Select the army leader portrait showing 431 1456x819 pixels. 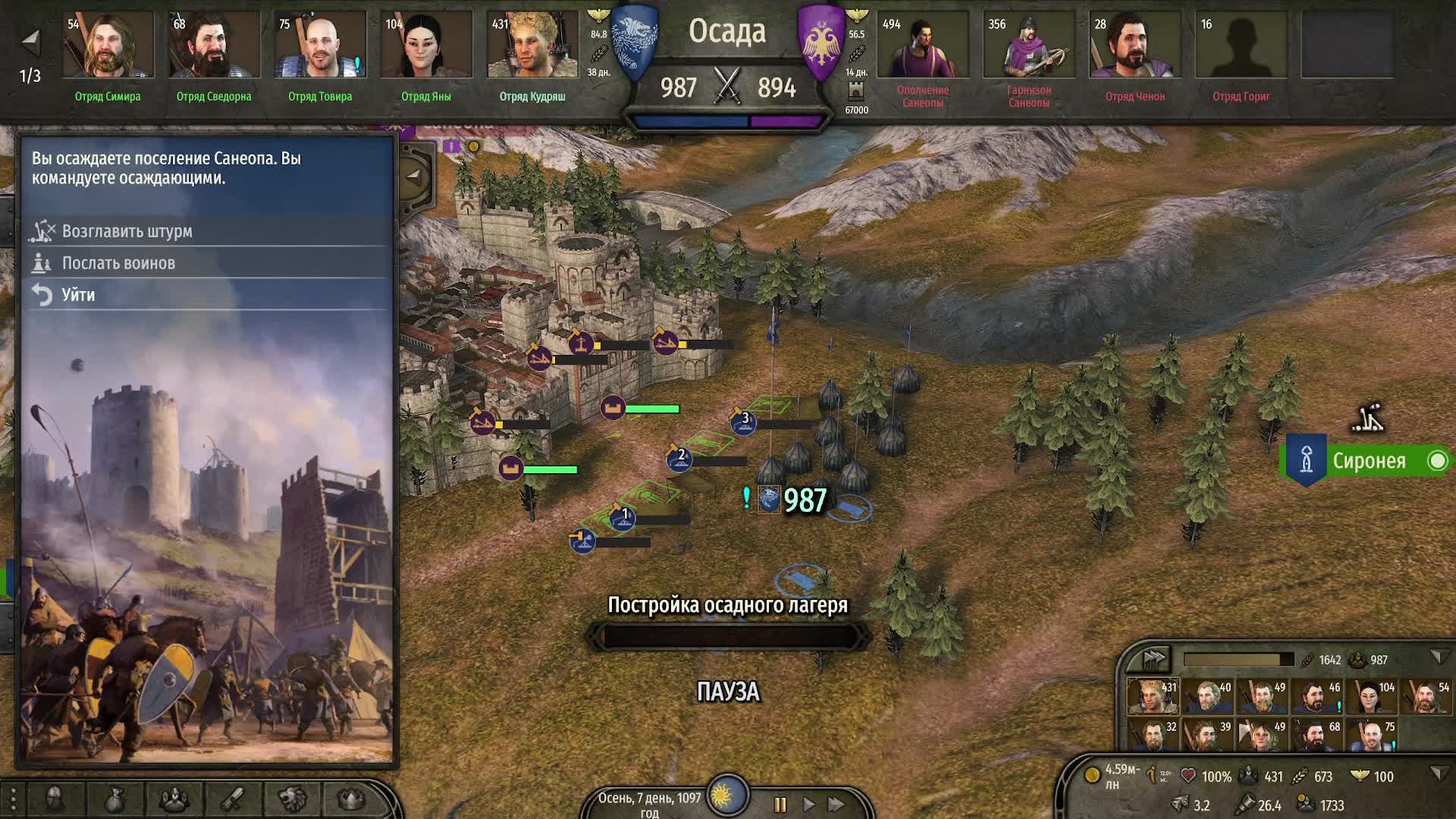point(1153,696)
